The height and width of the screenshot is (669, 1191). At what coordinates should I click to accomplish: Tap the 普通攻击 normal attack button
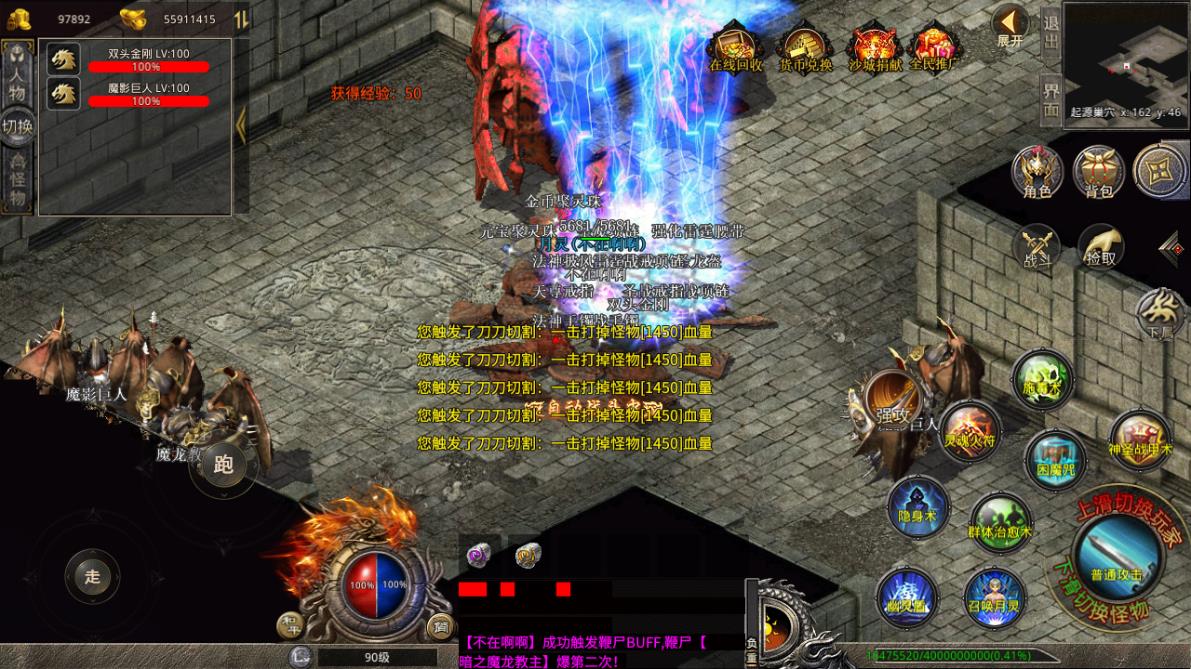1115,555
